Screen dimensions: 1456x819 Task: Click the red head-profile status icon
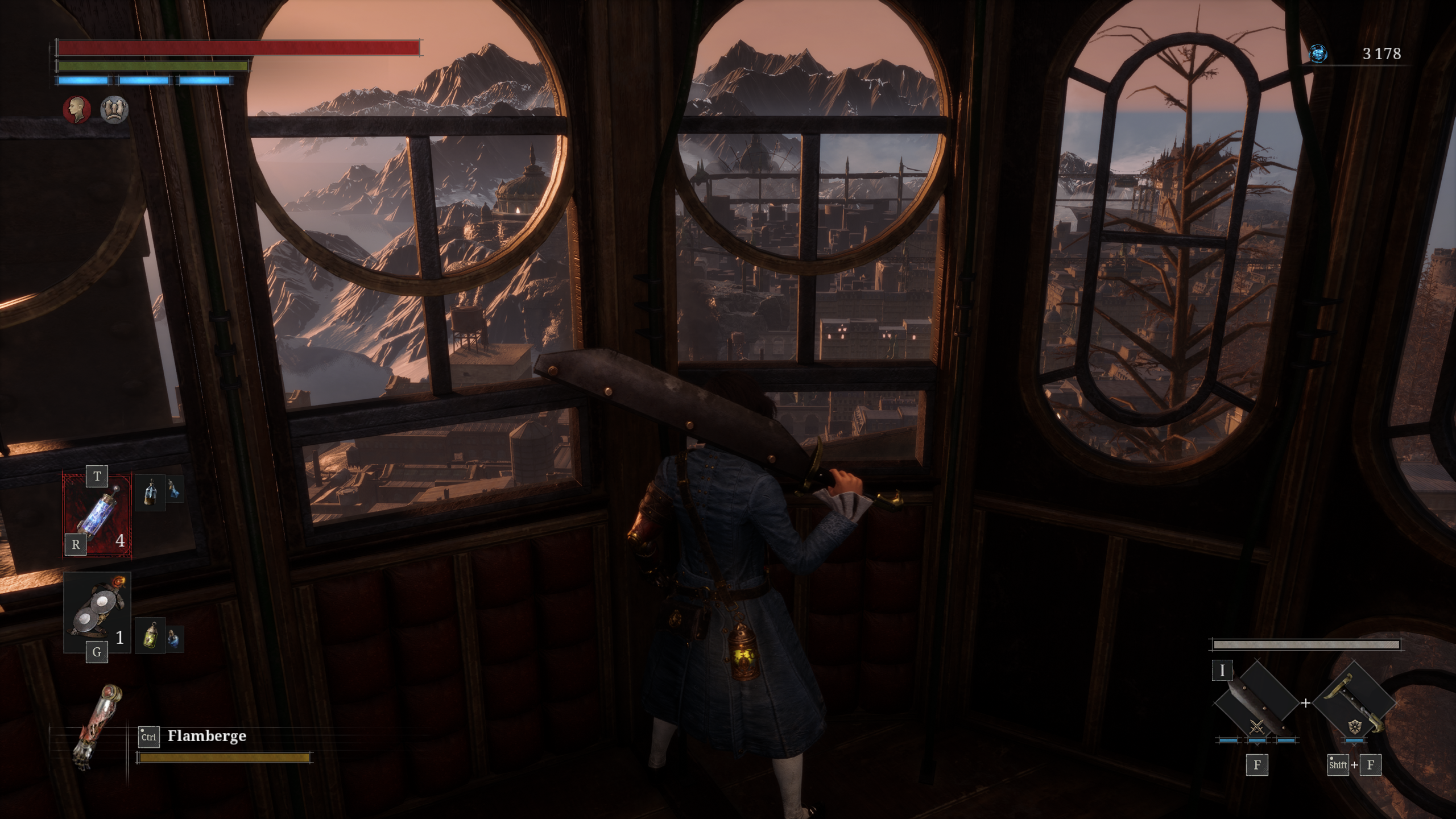pyautogui.click(x=77, y=110)
